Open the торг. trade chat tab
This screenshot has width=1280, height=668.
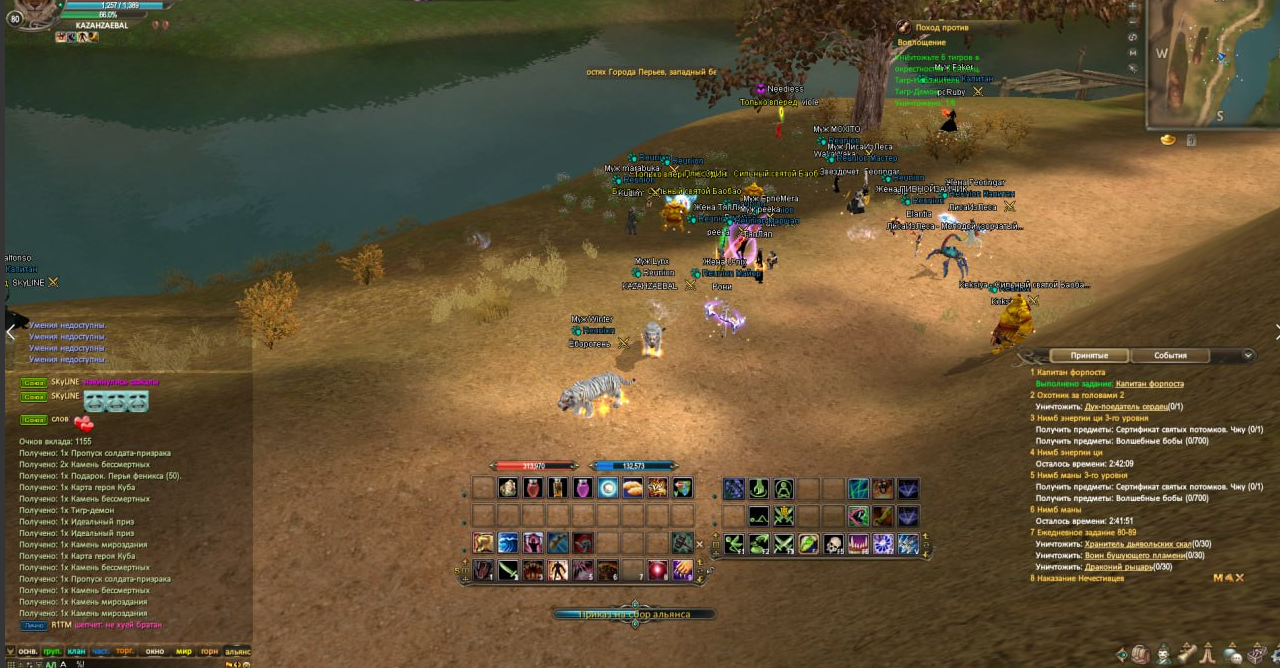[126, 651]
